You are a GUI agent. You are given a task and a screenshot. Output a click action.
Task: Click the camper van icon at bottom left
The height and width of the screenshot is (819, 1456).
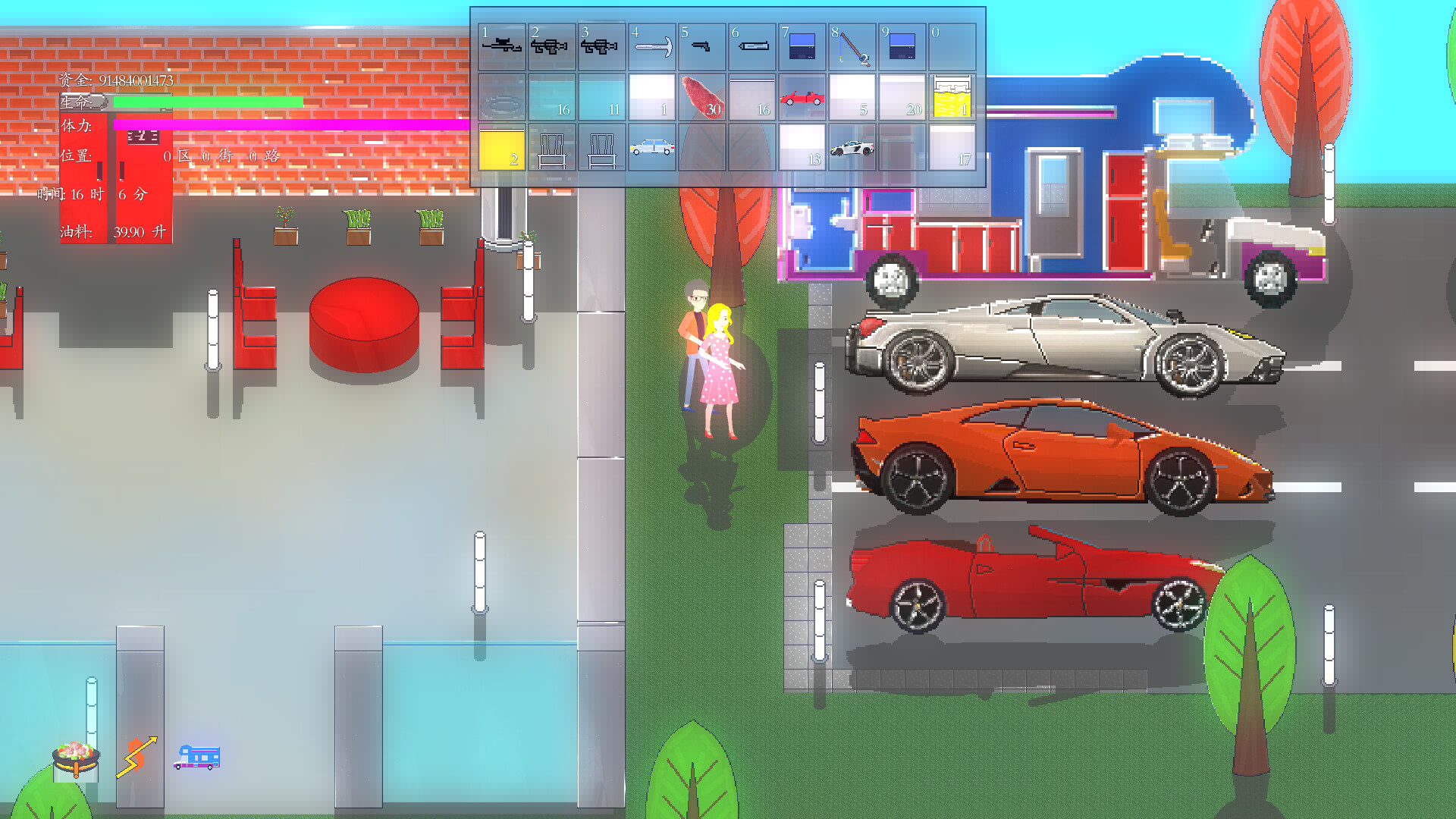199,758
